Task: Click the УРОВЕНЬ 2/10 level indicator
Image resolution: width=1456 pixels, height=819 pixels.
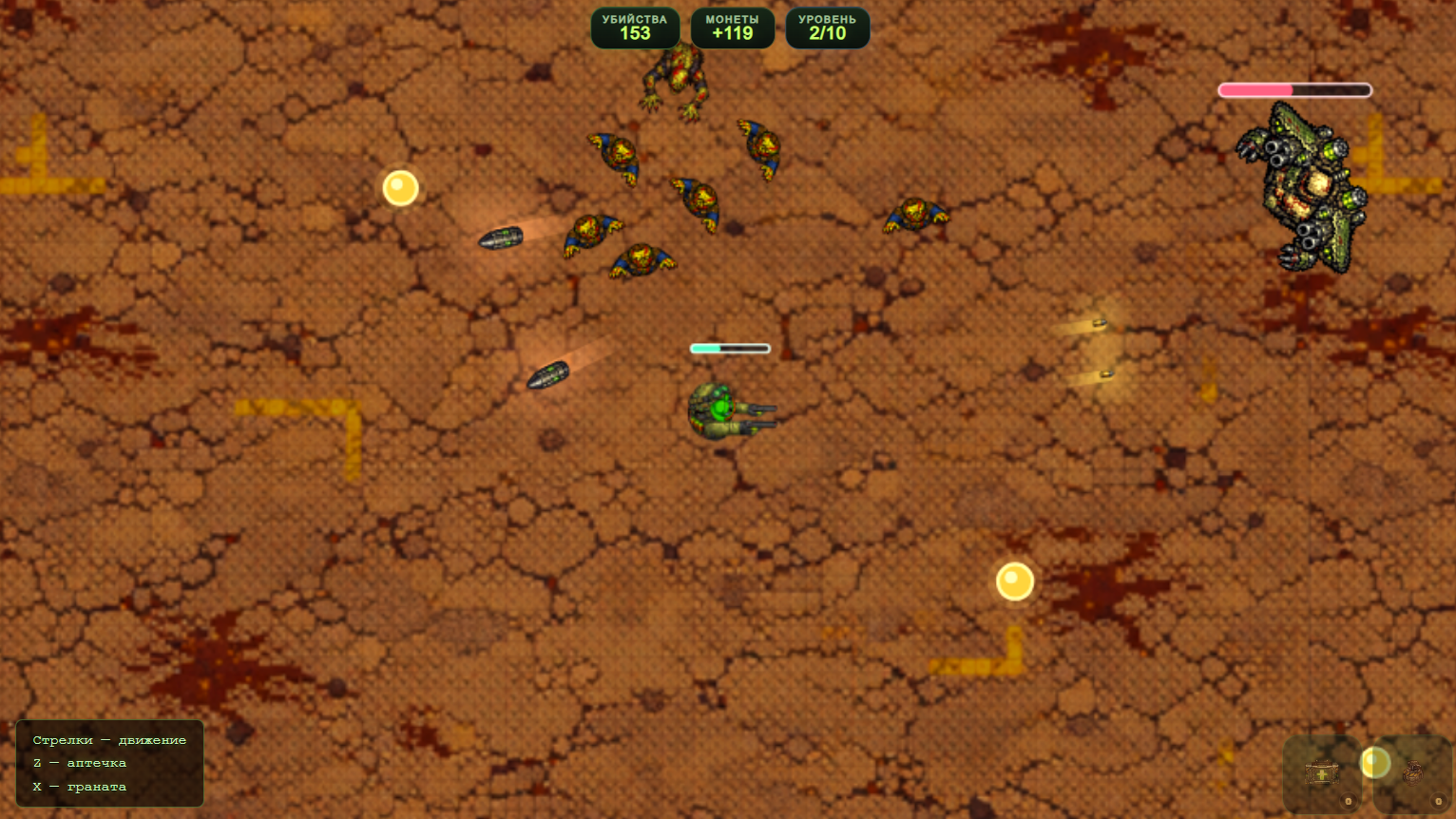Action: pyautogui.click(x=827, y=27)
